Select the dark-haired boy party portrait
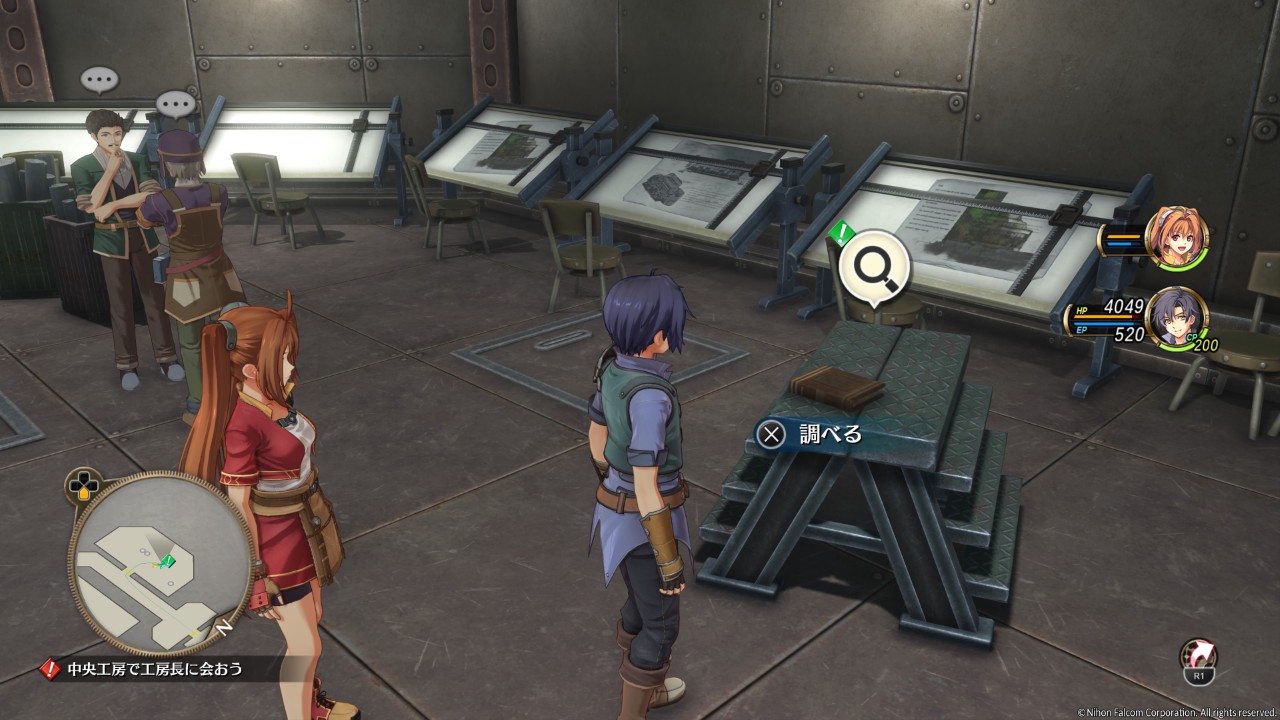Image resolution: width=1280 pixels, height=720 pixels. 1176,317
